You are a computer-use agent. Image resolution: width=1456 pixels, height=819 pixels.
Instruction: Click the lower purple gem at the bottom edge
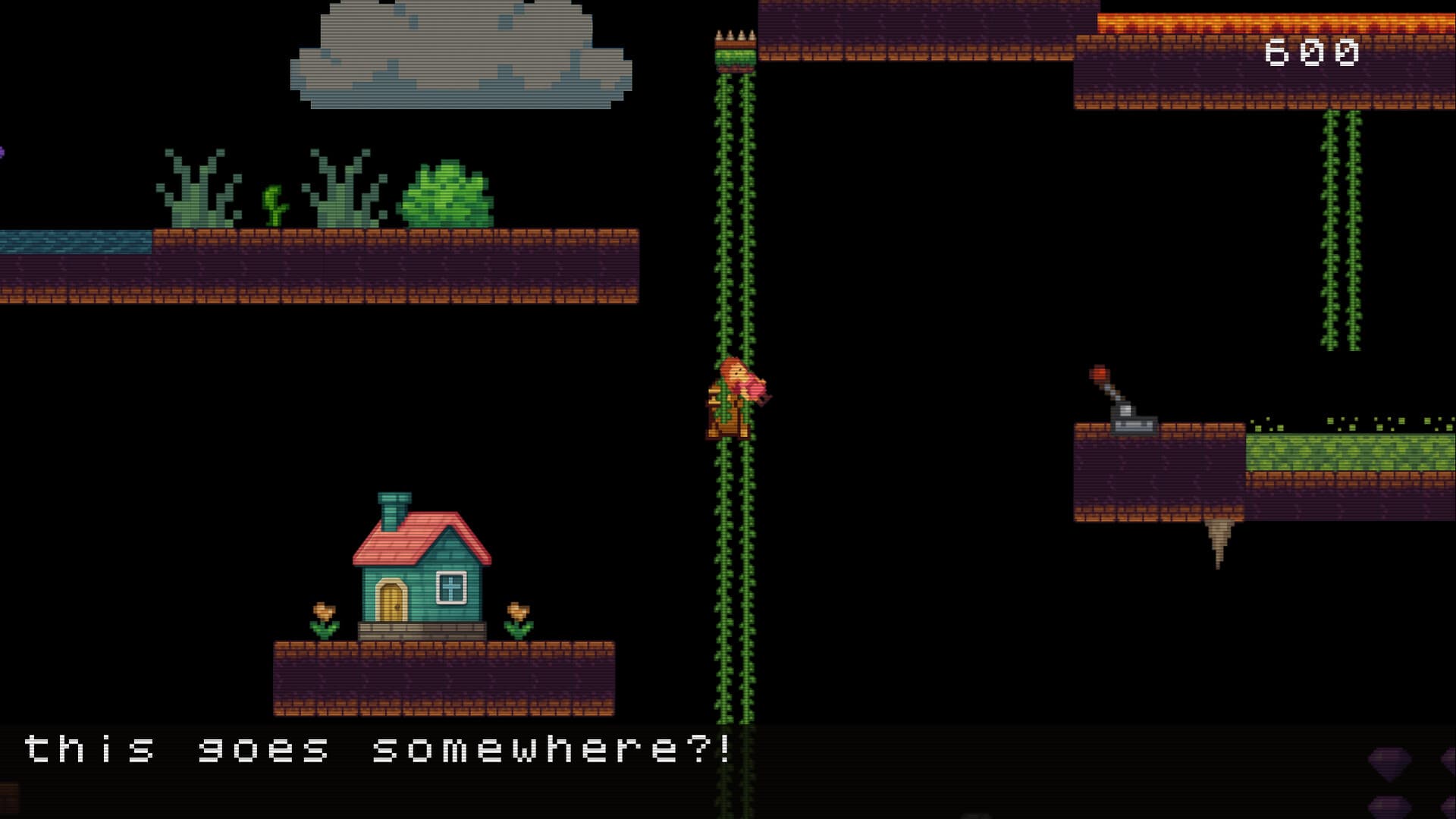[1390, 808]
